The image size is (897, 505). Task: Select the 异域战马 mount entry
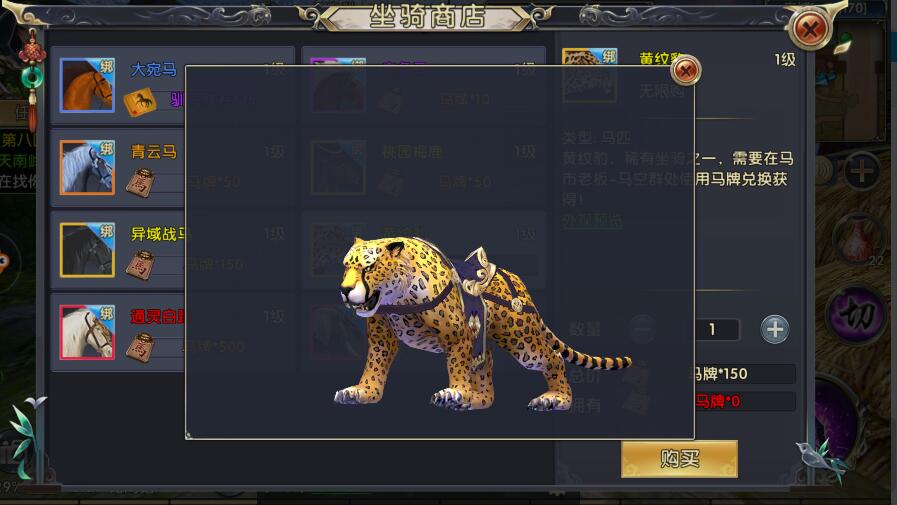pos(118,249)
